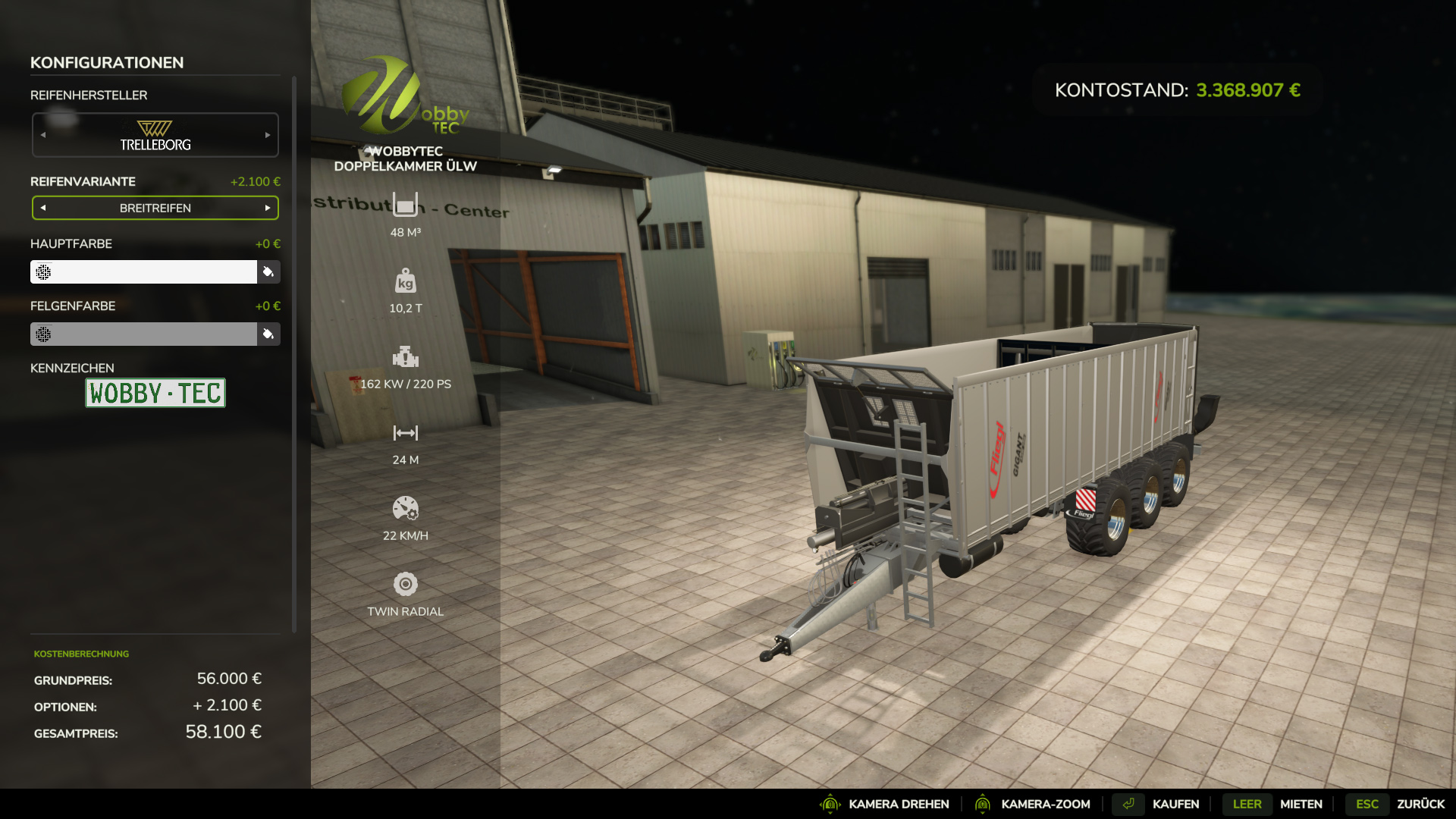Choose Mieten to rent the trailer

[1301, 804]
